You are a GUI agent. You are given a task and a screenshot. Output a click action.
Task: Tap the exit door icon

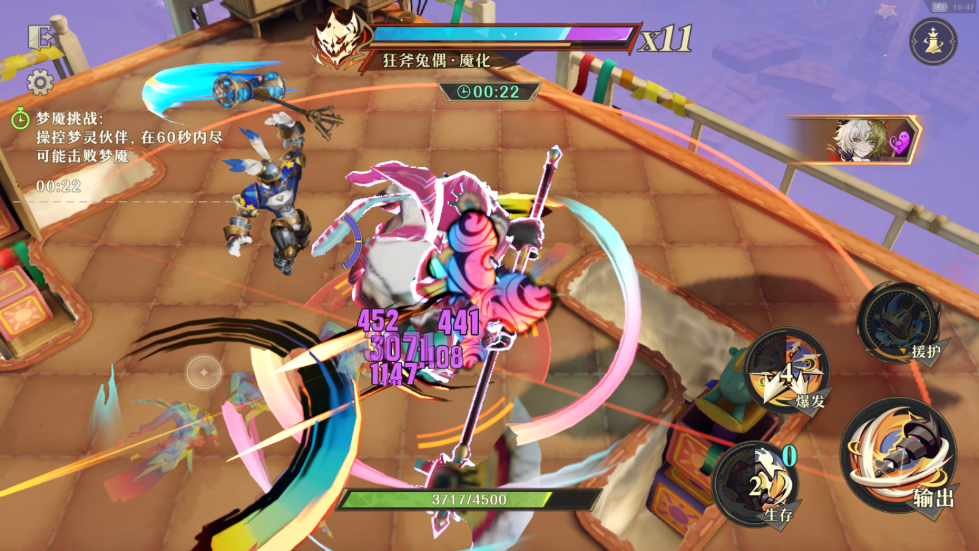point(41,37)
